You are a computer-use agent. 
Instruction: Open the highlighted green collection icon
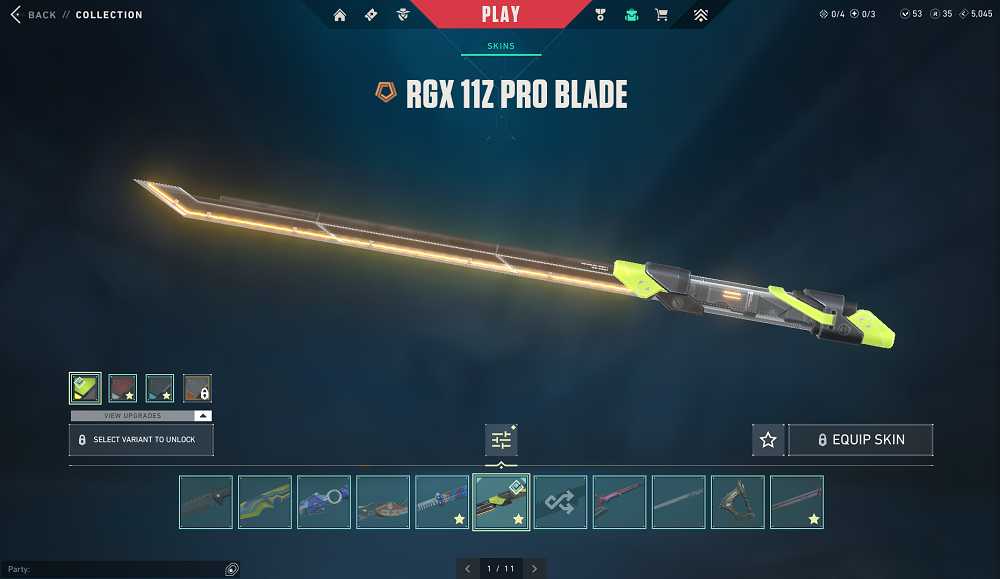coord(631,15)
